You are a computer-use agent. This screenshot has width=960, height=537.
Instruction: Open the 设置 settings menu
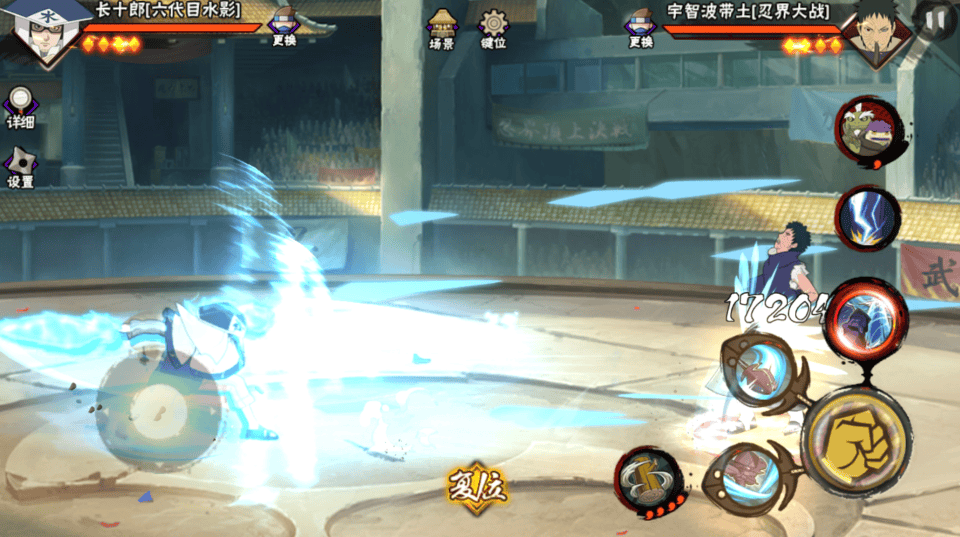click(x=20, y=167)
